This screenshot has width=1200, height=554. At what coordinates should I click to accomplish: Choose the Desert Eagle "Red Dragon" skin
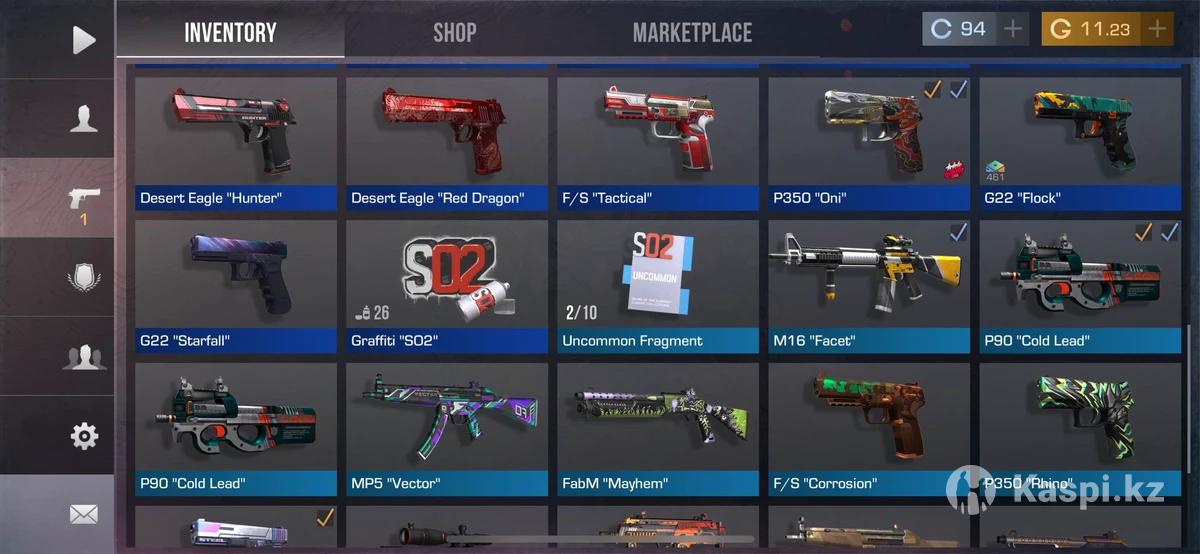tap(447, 143)
